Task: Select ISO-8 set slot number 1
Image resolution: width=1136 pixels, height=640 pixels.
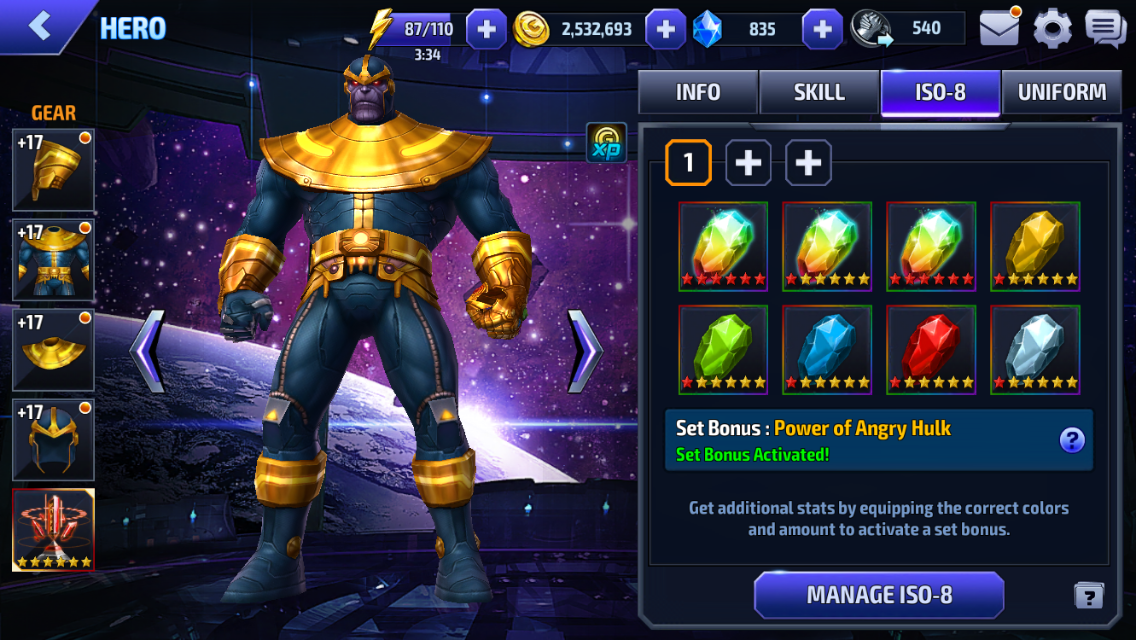Action: click(688, 163)
